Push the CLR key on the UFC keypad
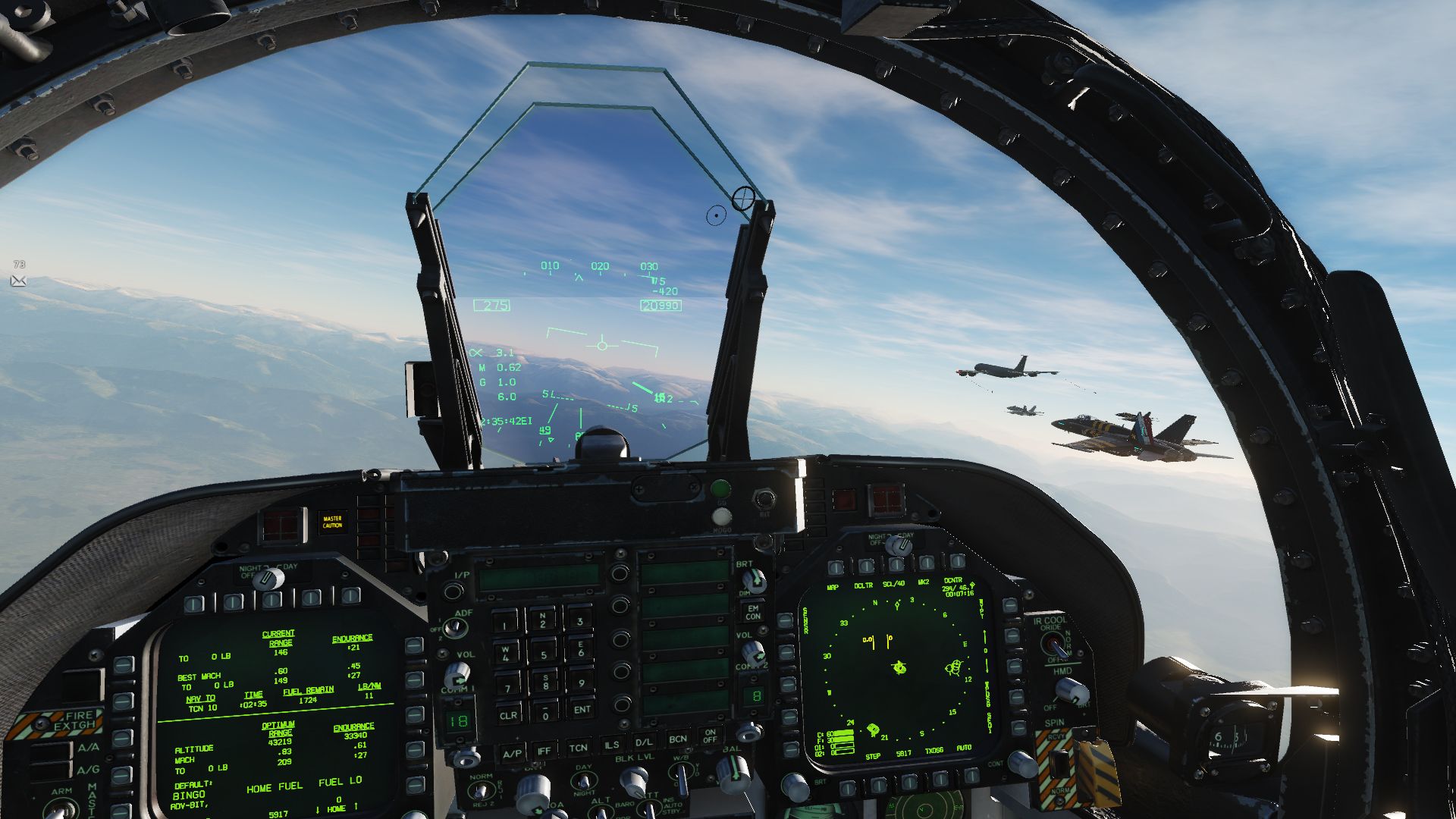This screenshot has width=1456, height=819. [508, 714]
